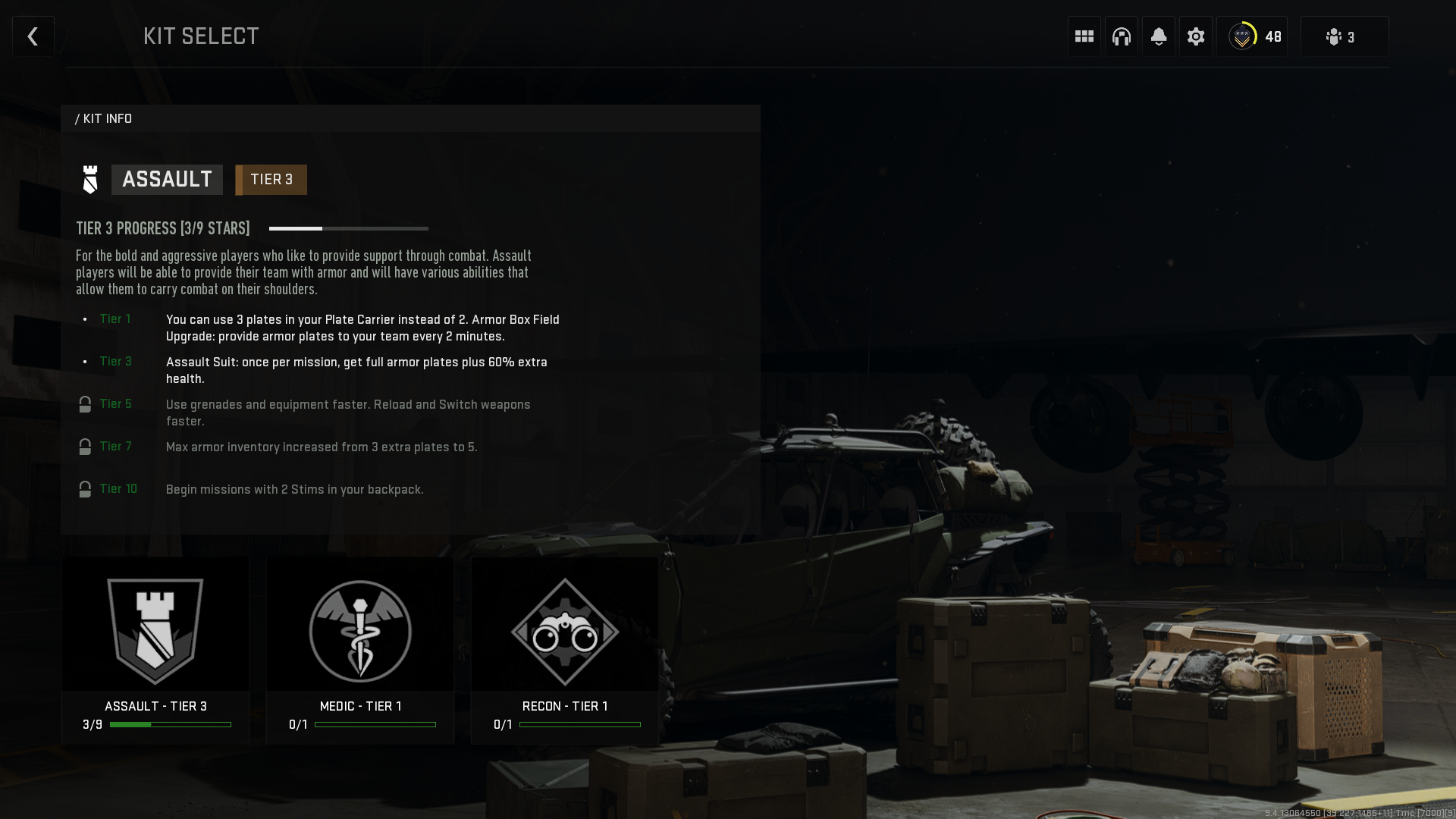The height and width of the screenshot is (819, 1456).
Task: Click the Tier 3 bullet marker
Action: coord(85,362)
